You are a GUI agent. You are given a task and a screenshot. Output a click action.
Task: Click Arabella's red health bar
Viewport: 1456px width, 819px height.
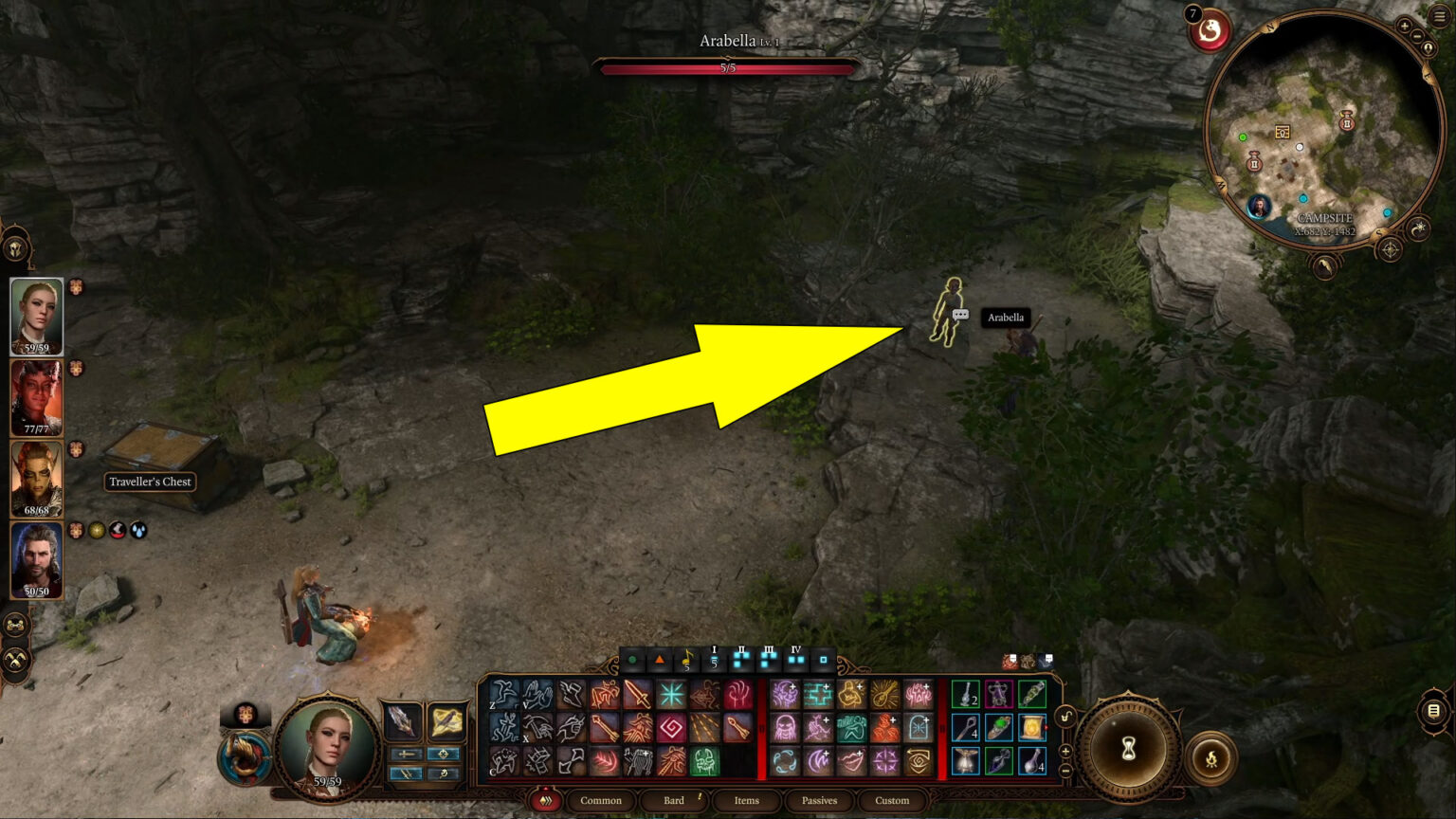(728, 68)
